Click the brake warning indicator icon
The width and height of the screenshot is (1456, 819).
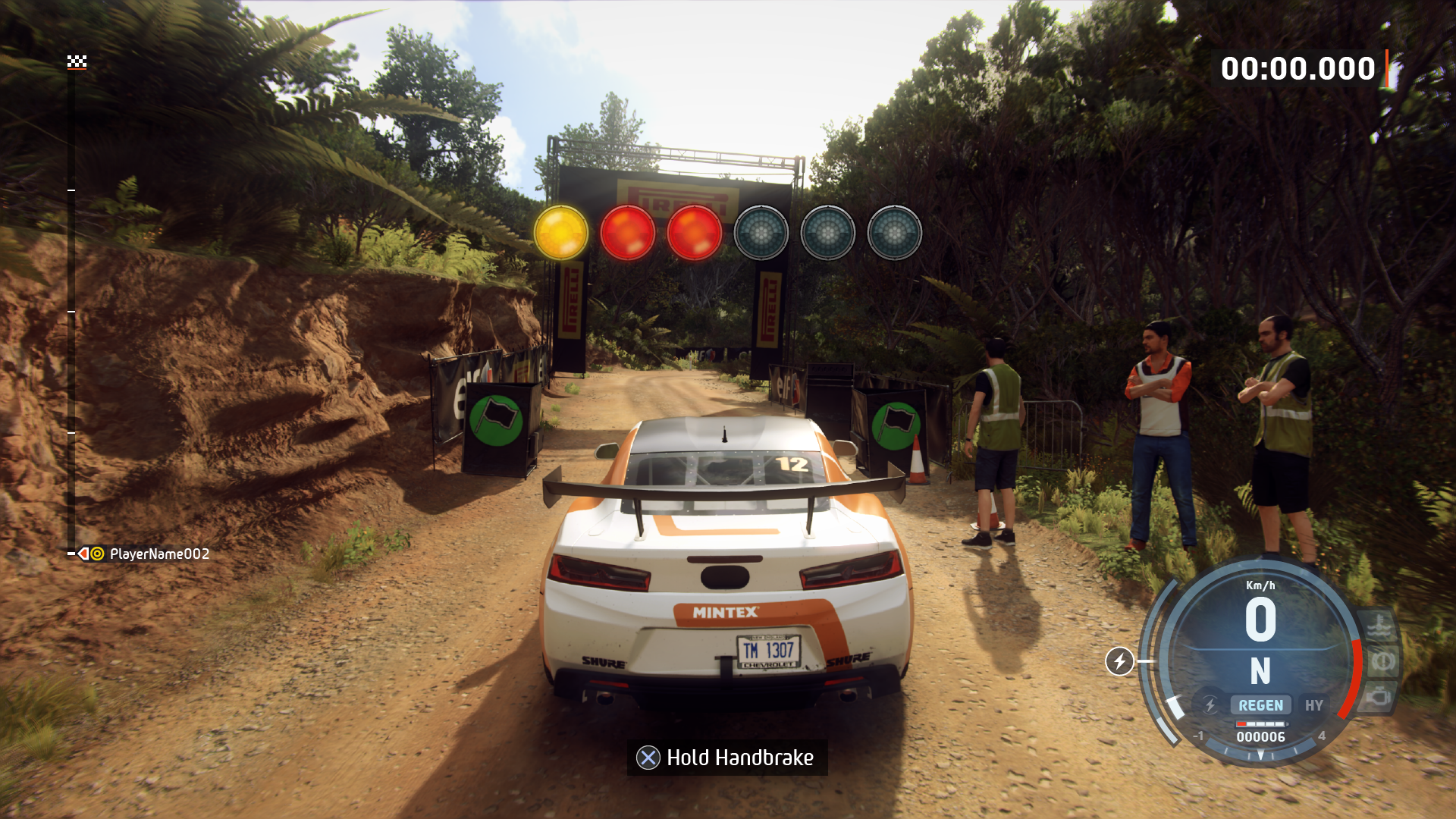[1382, 661]
